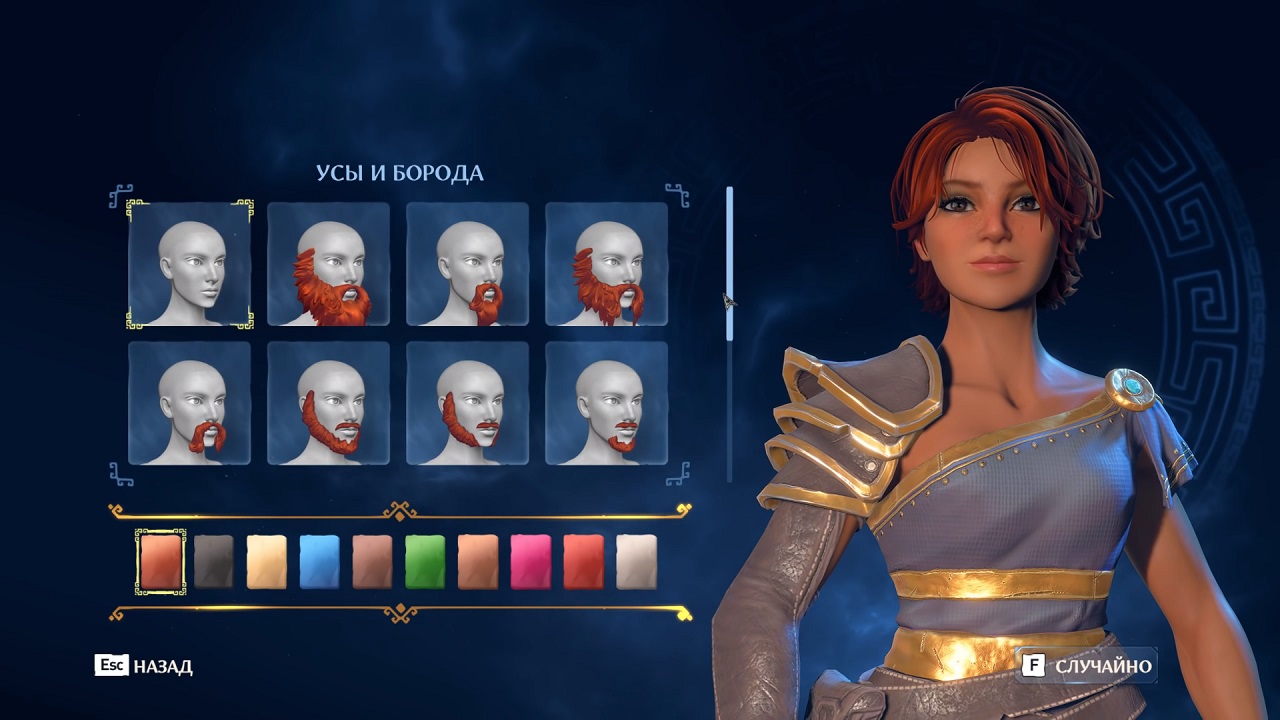Choose the full bushy beard style

[x=329, y=265]
